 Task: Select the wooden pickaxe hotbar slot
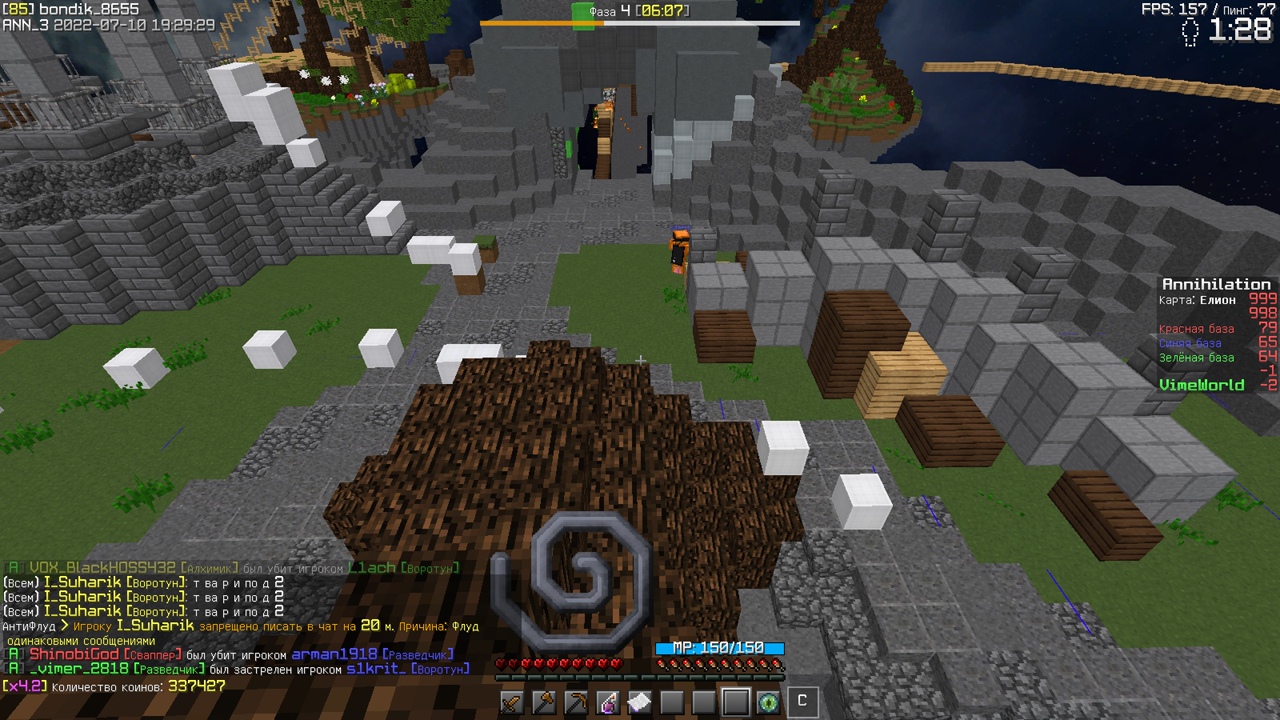pyautogui.click(x=576, y=702)
